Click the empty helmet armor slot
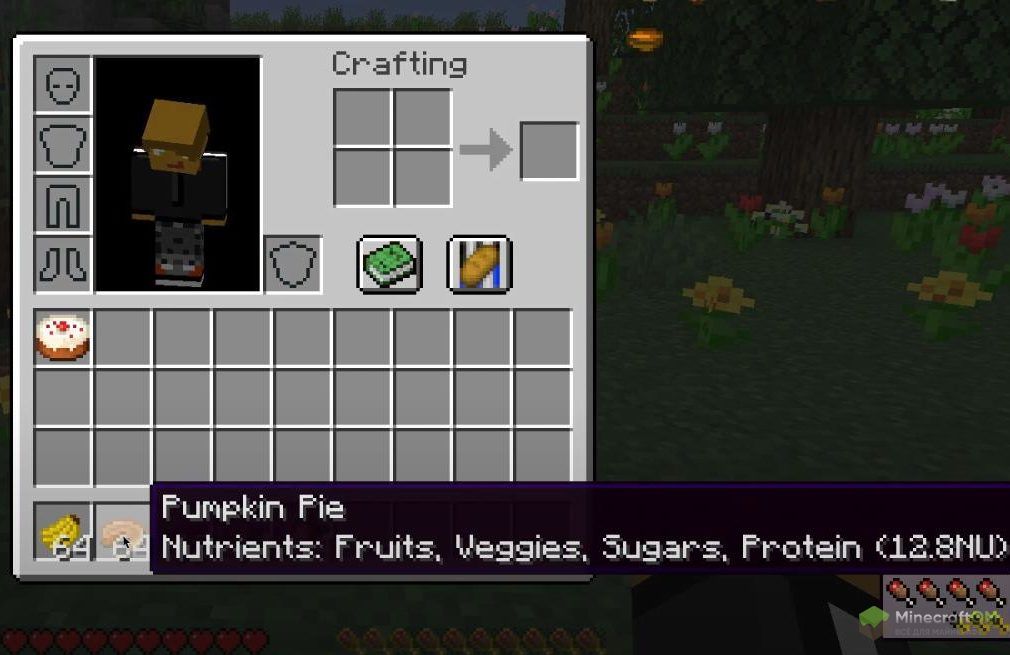Viewport: 1010px width, 655px height. pos(63,84)
